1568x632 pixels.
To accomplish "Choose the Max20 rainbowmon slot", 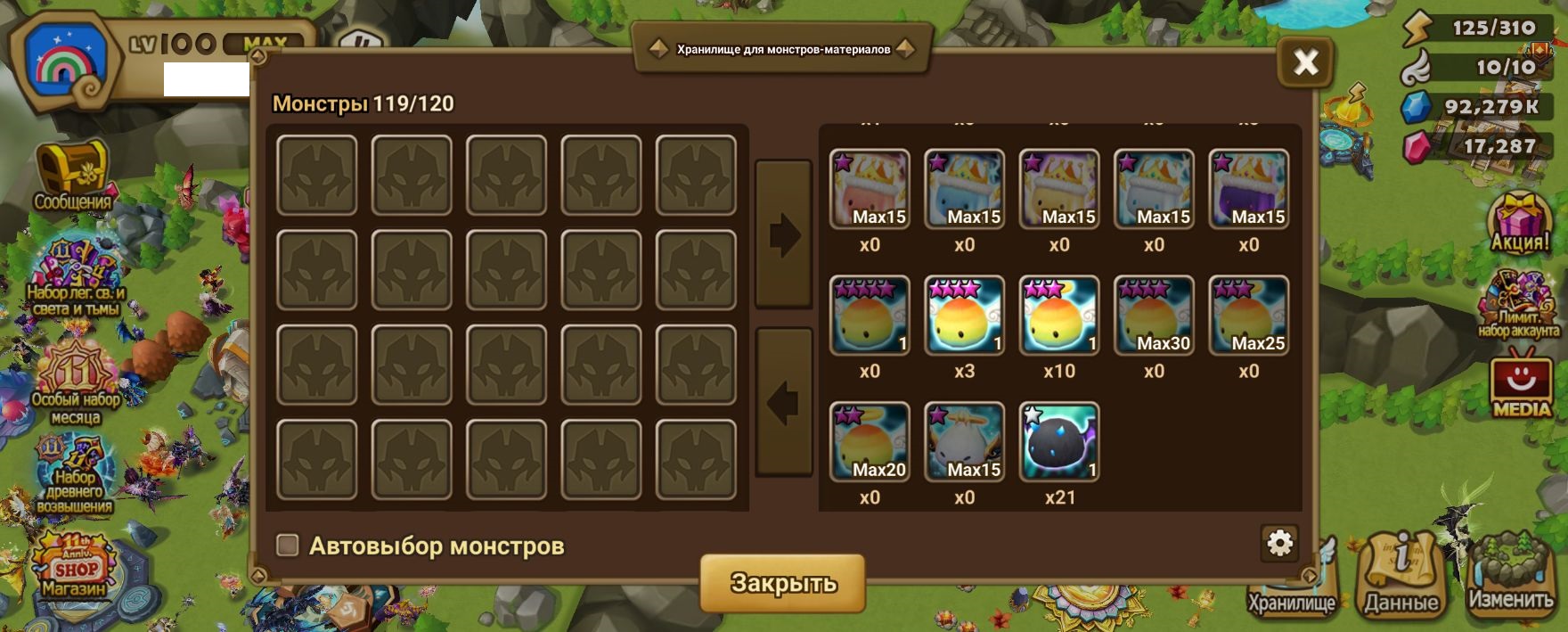I will [870, 442].
